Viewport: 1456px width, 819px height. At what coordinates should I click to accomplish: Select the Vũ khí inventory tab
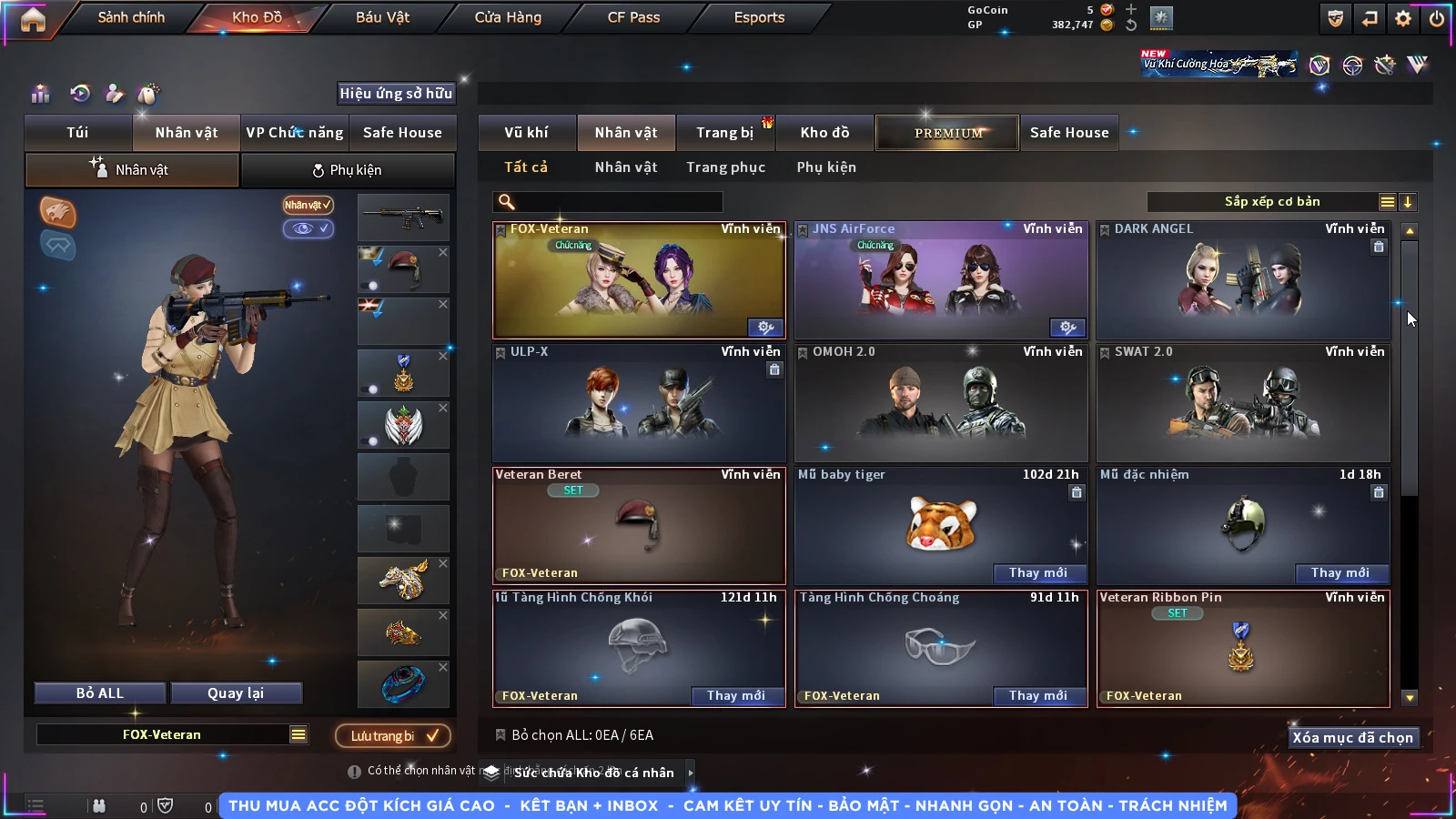point(526,133)
